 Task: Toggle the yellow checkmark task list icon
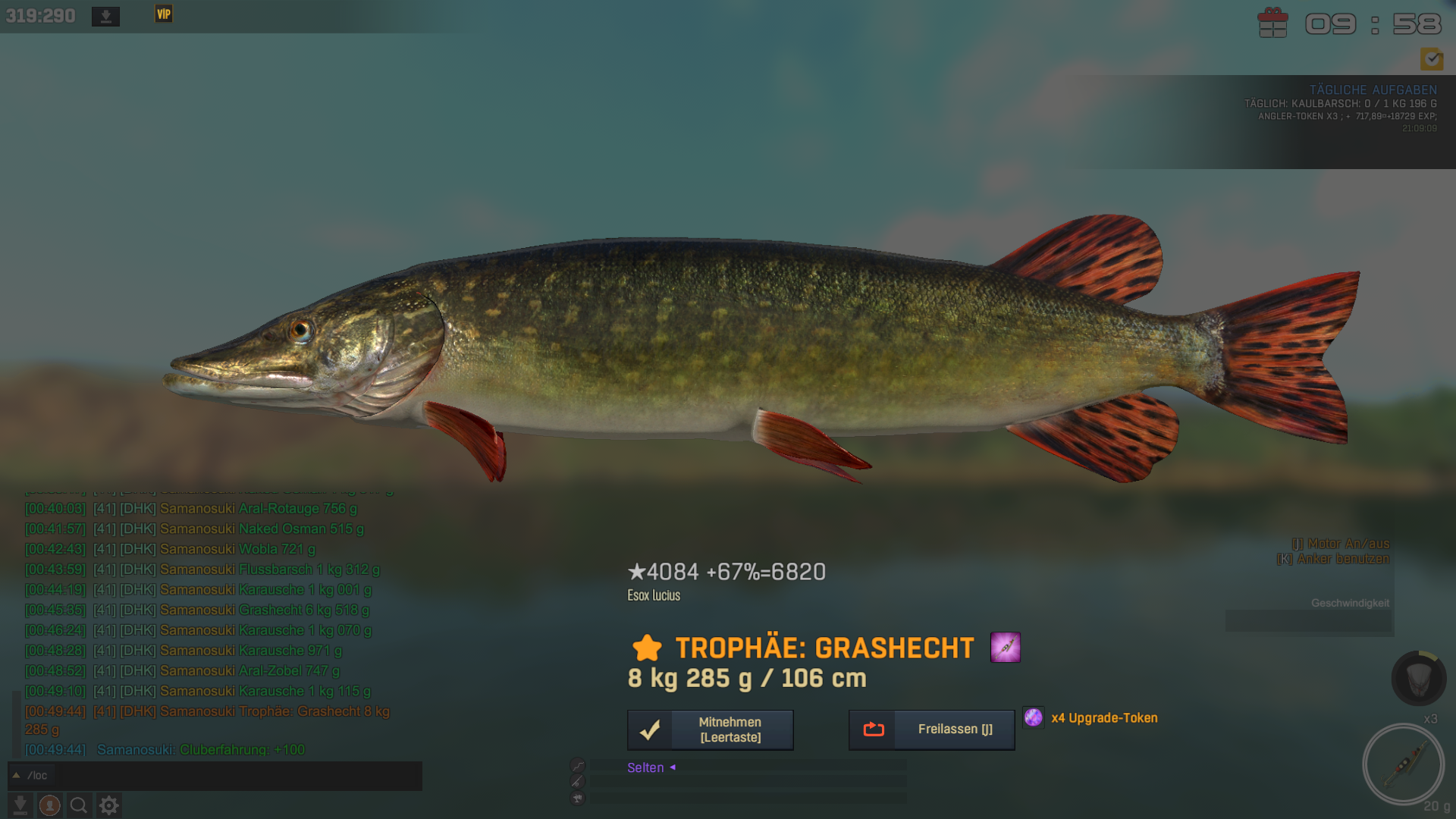coord(1432,58)
